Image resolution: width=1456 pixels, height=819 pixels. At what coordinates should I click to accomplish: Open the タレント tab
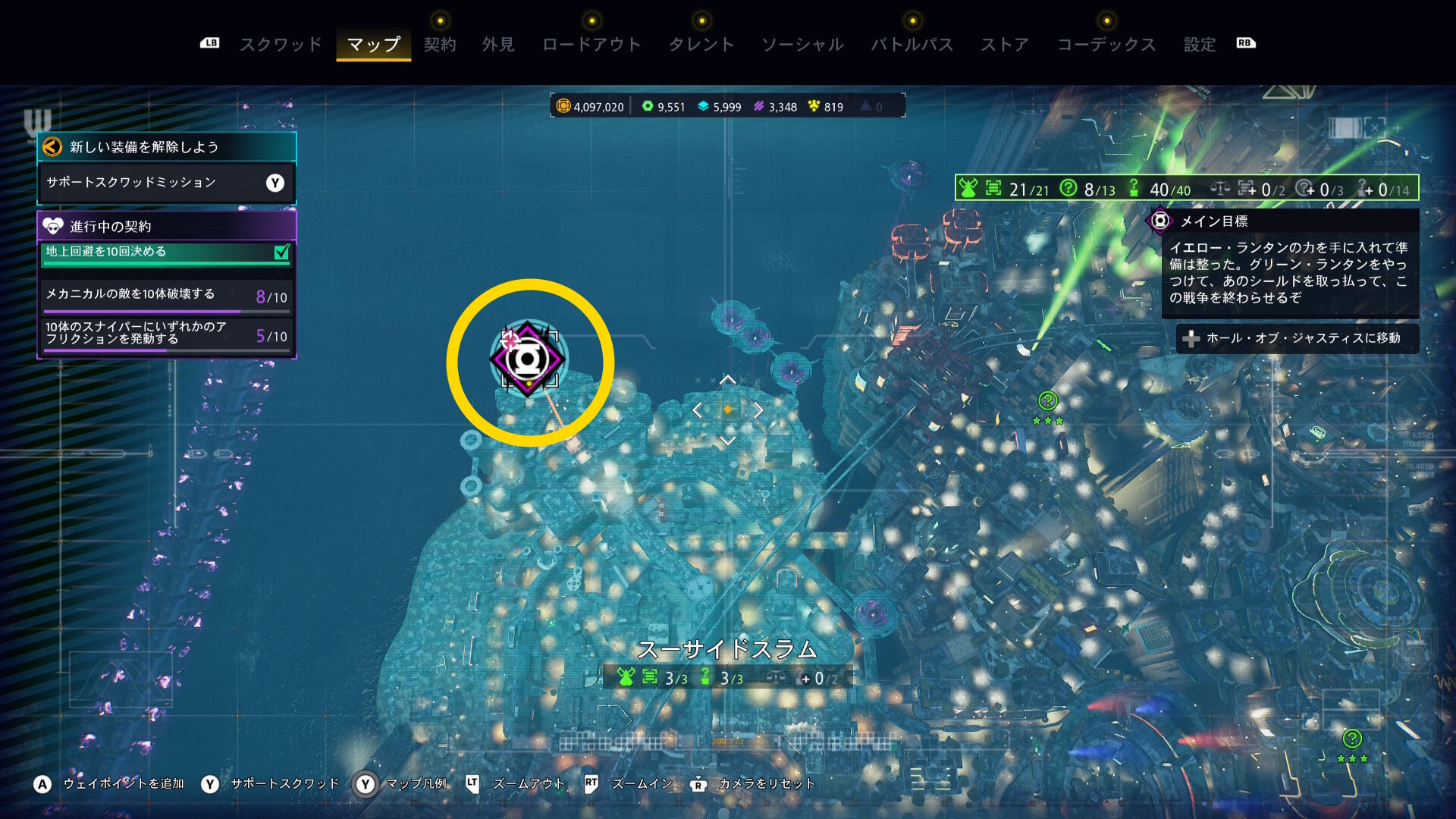(x=701, y=45)
